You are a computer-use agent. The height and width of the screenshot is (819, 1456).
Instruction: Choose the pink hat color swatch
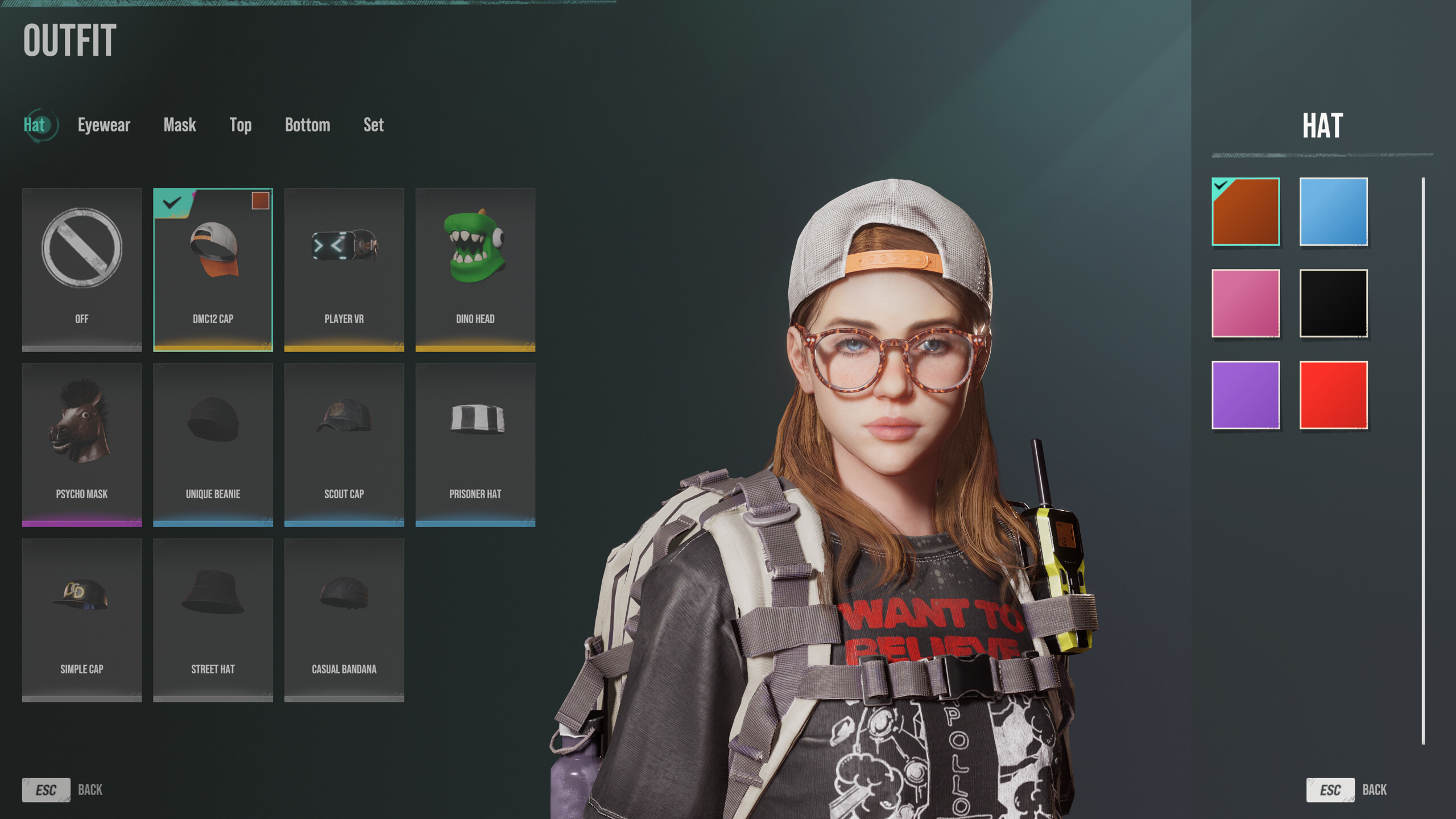1246,304
